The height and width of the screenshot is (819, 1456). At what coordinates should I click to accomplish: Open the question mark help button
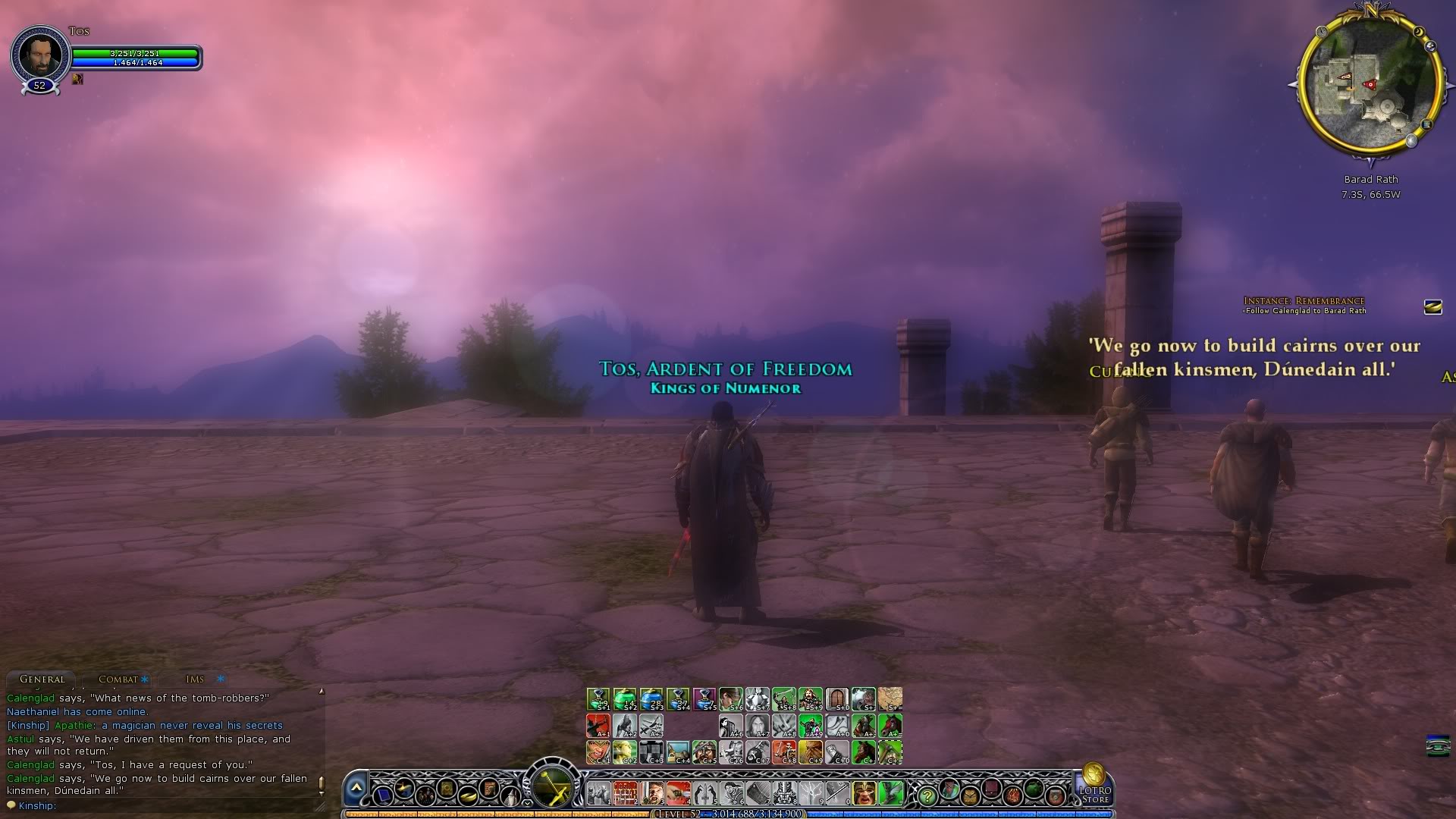(x=927, y=796)
